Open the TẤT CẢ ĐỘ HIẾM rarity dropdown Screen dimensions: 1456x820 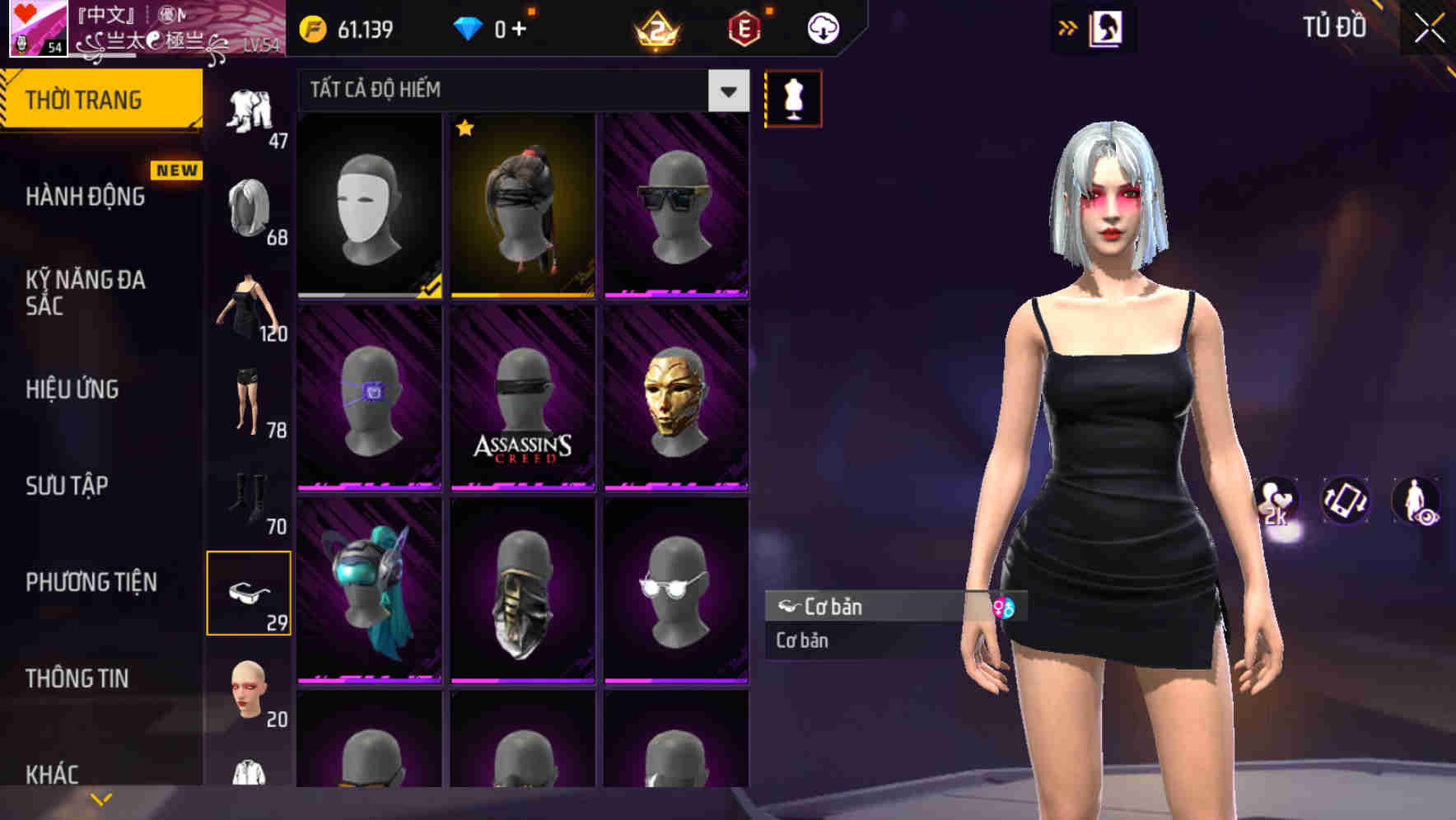pos(519,91)
